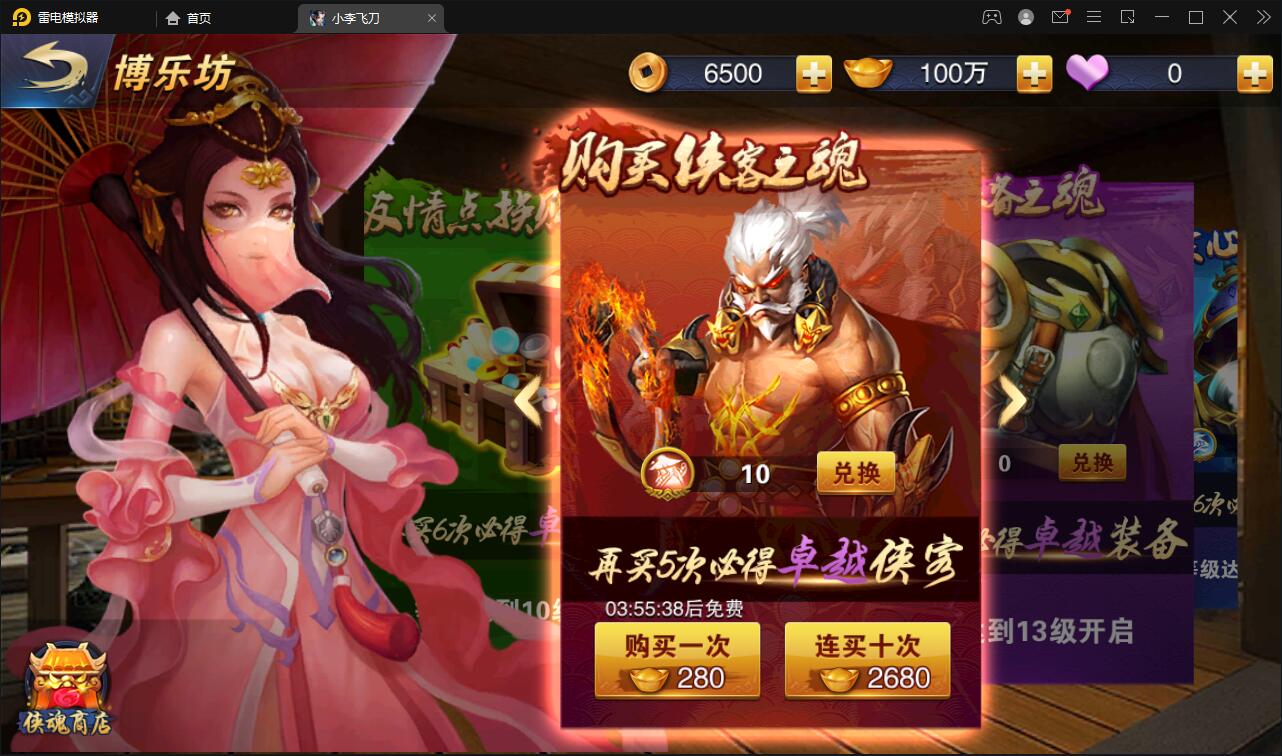Click the hero soul item icon showing 10
Viewport: 1282px width, 756px height.
coord(668,471)
